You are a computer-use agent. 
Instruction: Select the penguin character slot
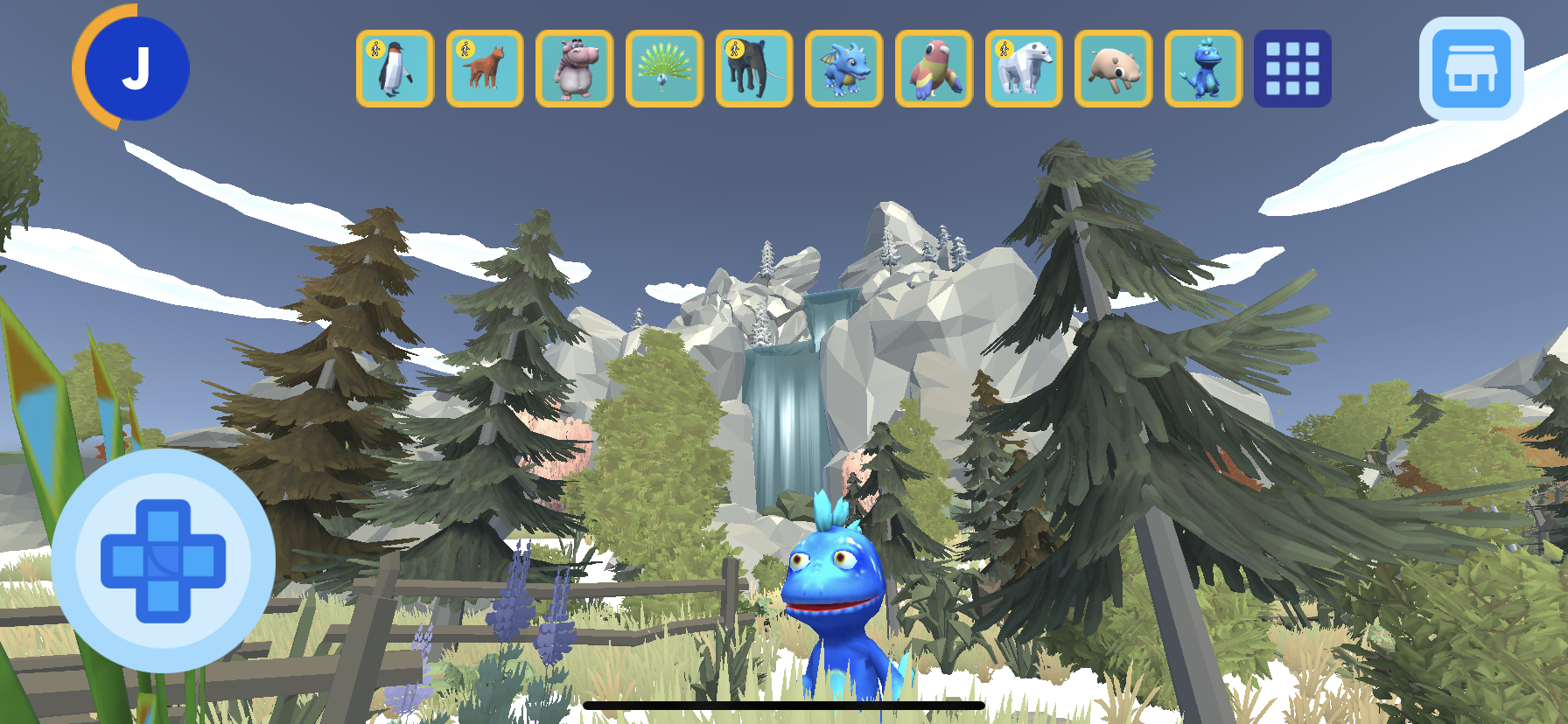(x=395, y=69)
